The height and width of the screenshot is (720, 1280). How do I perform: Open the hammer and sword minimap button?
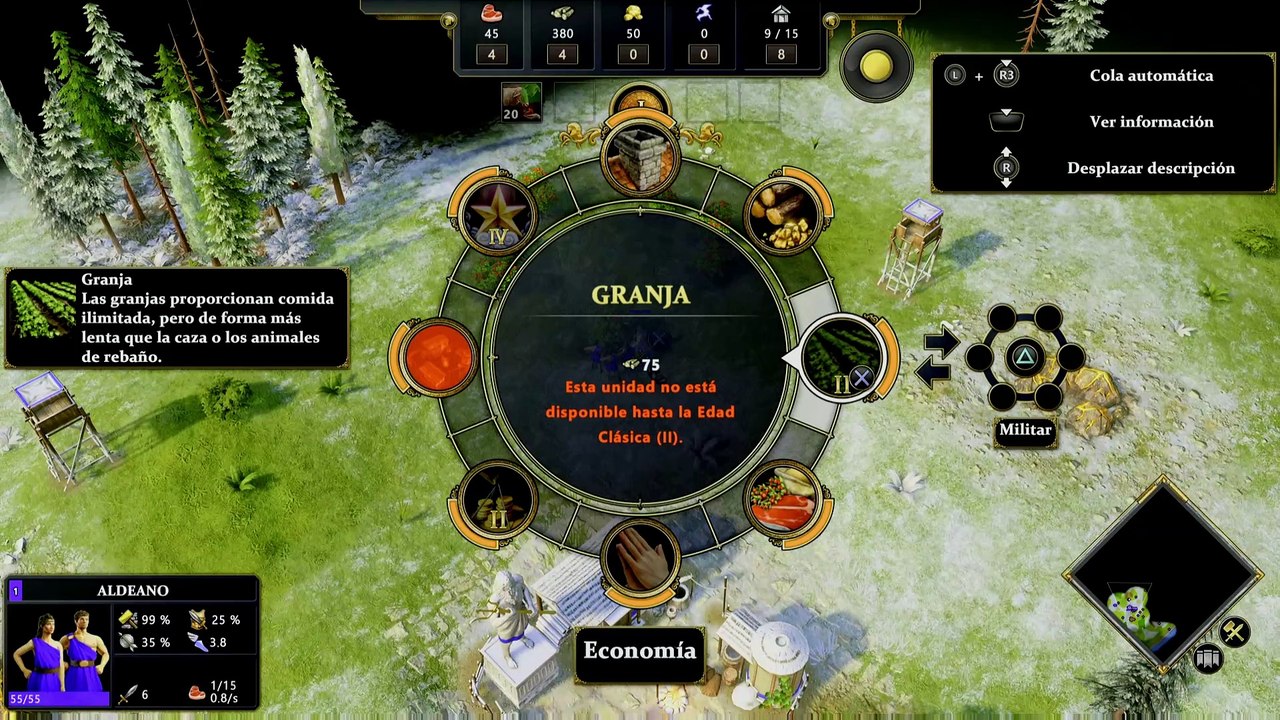(1234, 631)
